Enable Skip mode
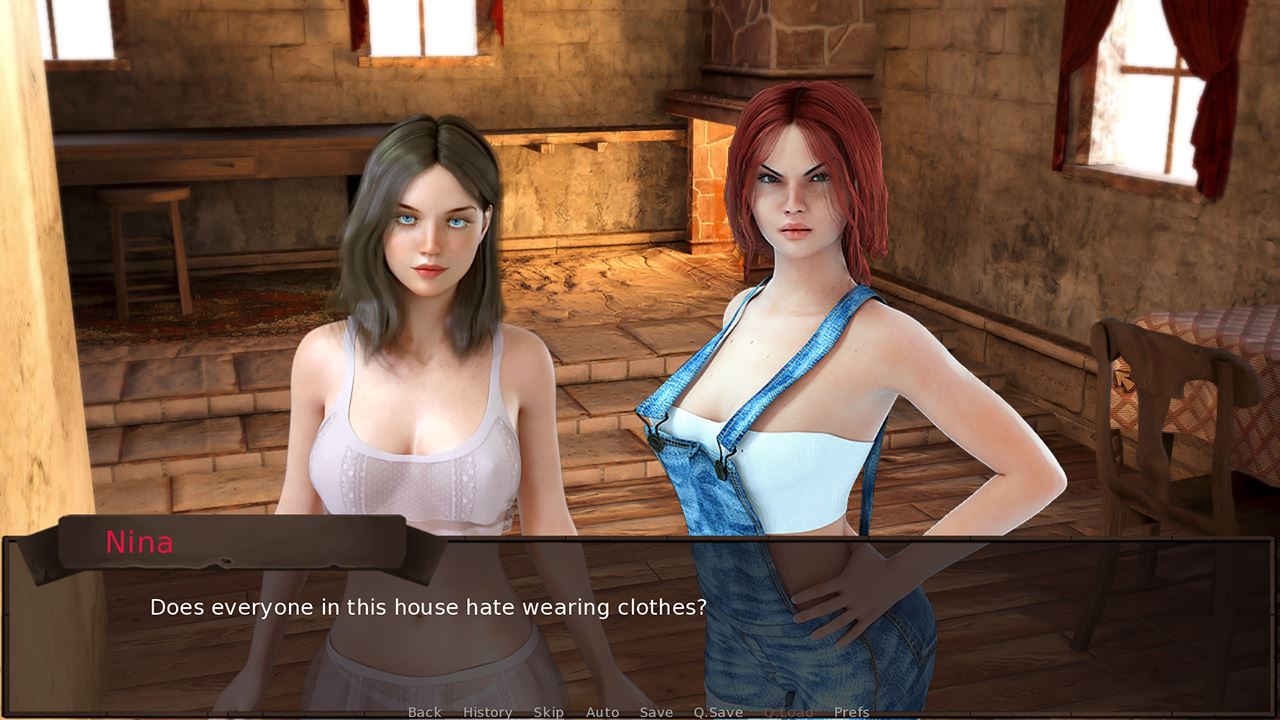Viewport: 1280px width, 720px height. pos(548,712)
